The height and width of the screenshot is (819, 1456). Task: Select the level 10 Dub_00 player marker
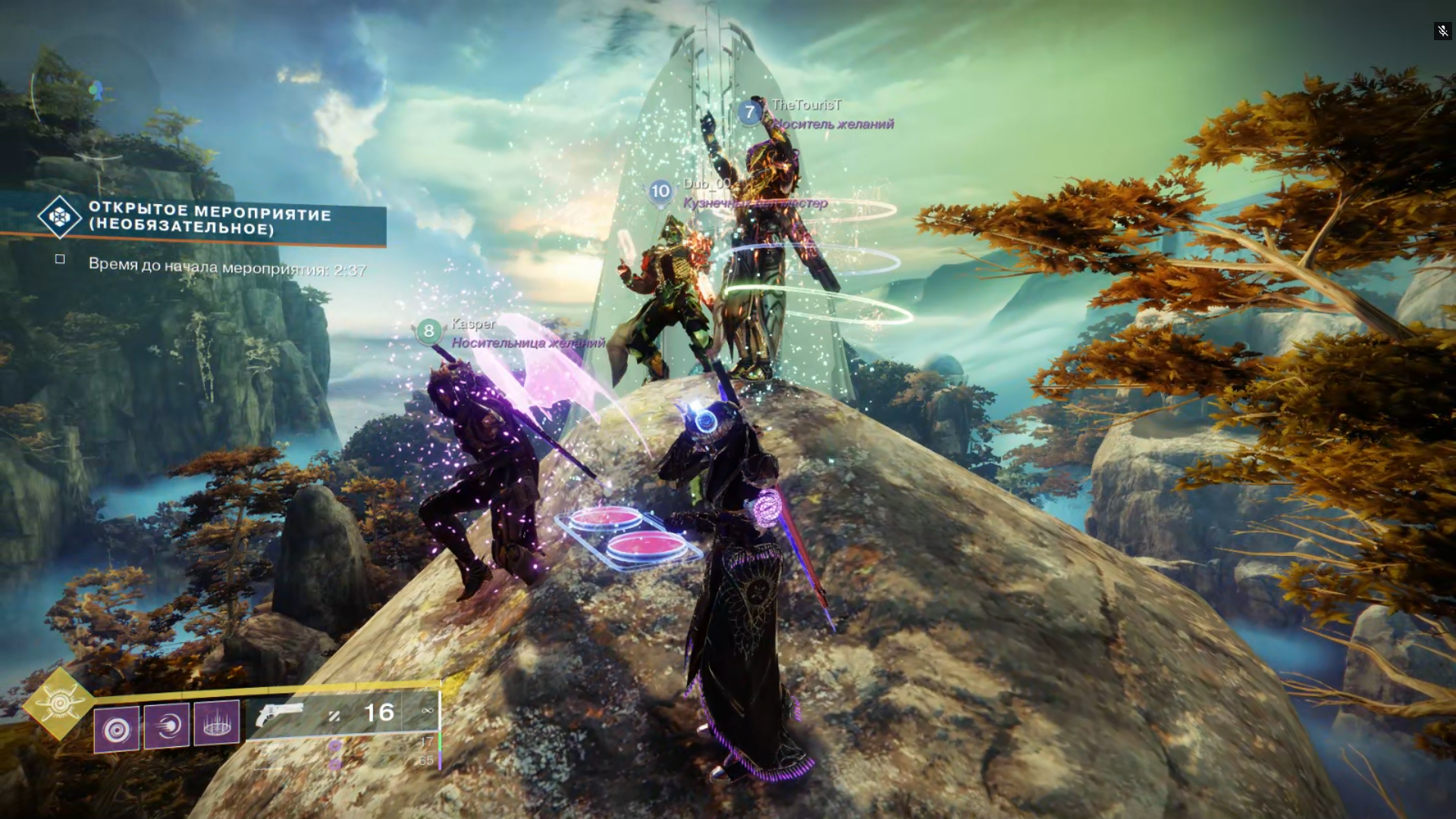[661, 191]
